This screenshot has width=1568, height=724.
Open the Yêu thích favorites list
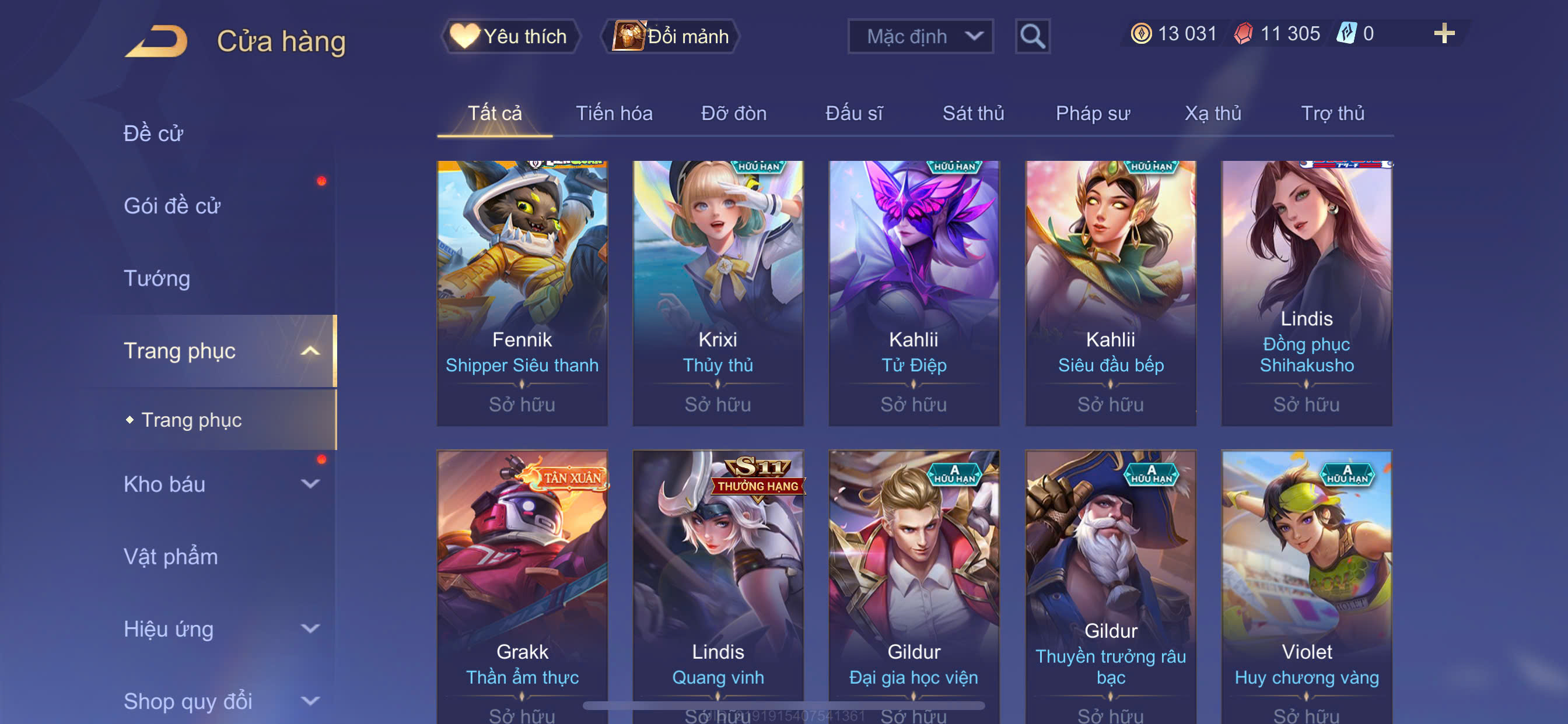pos(510,37)
